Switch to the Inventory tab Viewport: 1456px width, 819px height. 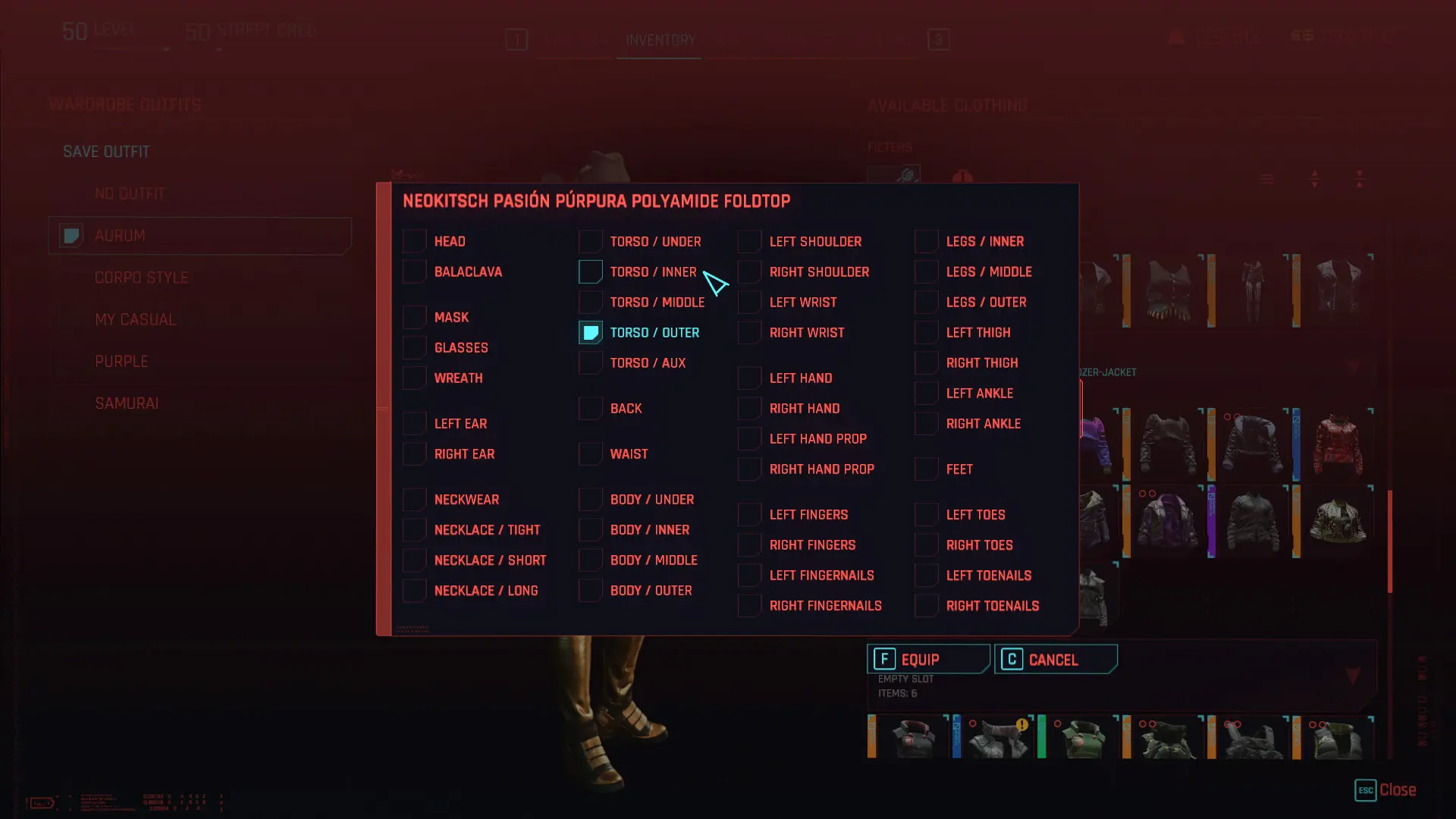click(658, 41)
